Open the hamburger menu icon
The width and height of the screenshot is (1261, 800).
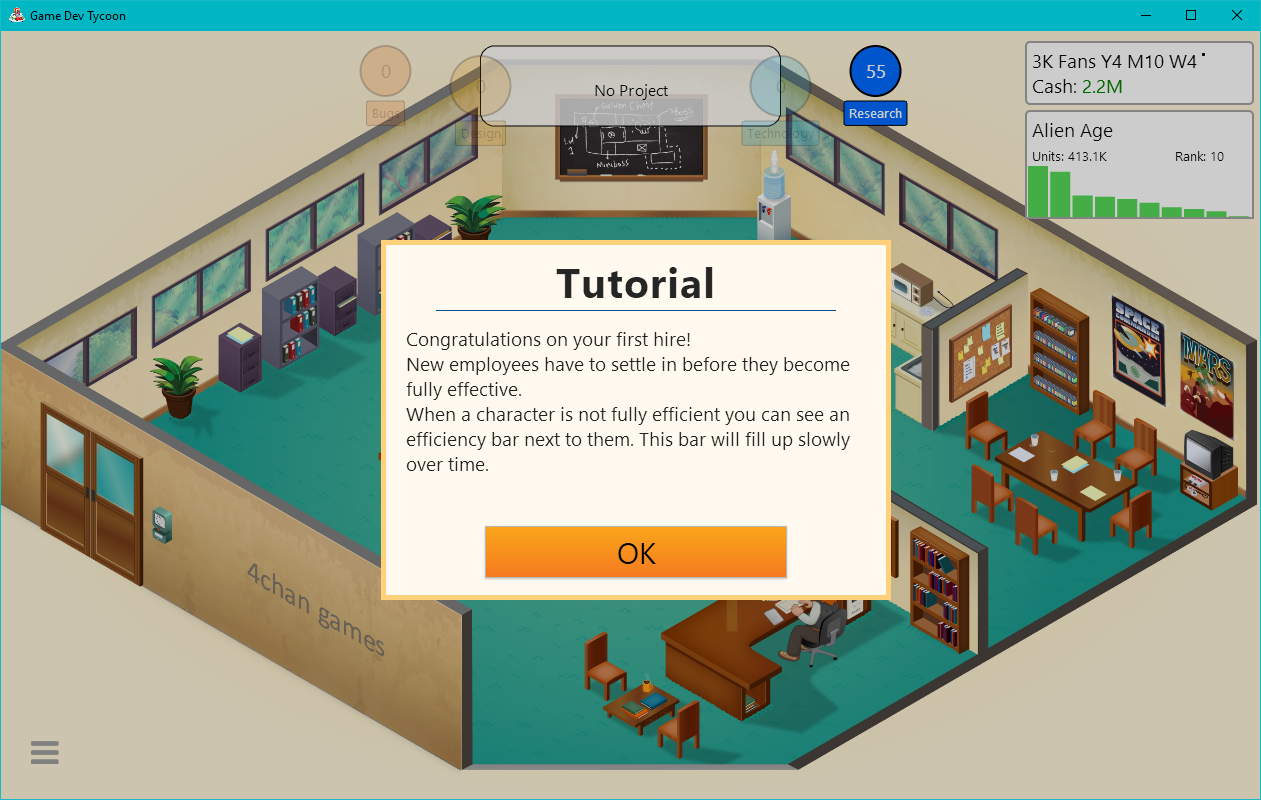pos(45,752)
